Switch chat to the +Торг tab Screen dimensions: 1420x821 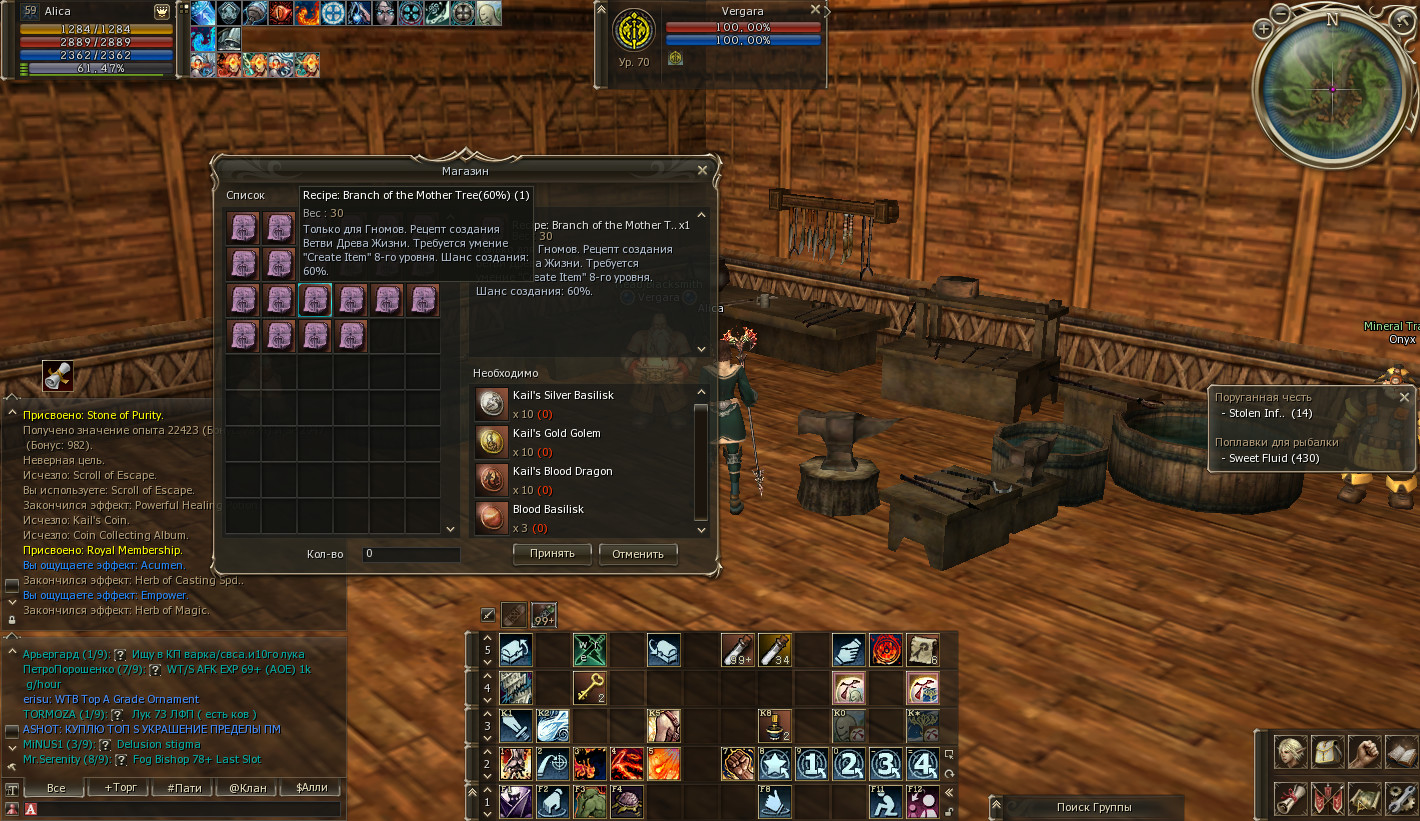120,788
